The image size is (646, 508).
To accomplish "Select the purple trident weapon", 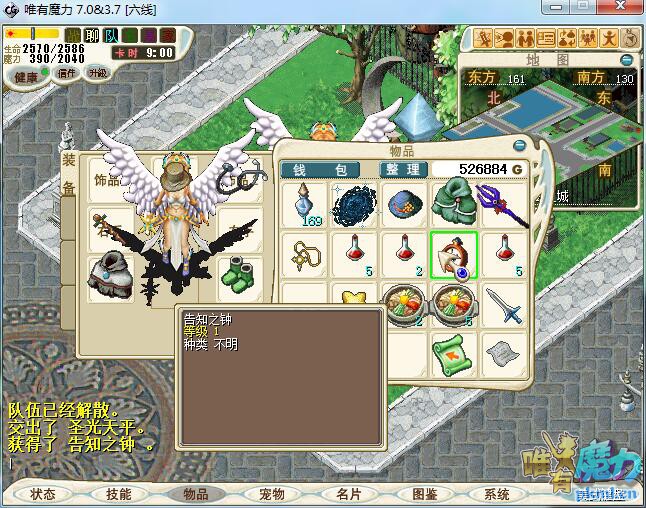I will click(x=504, y=201).
